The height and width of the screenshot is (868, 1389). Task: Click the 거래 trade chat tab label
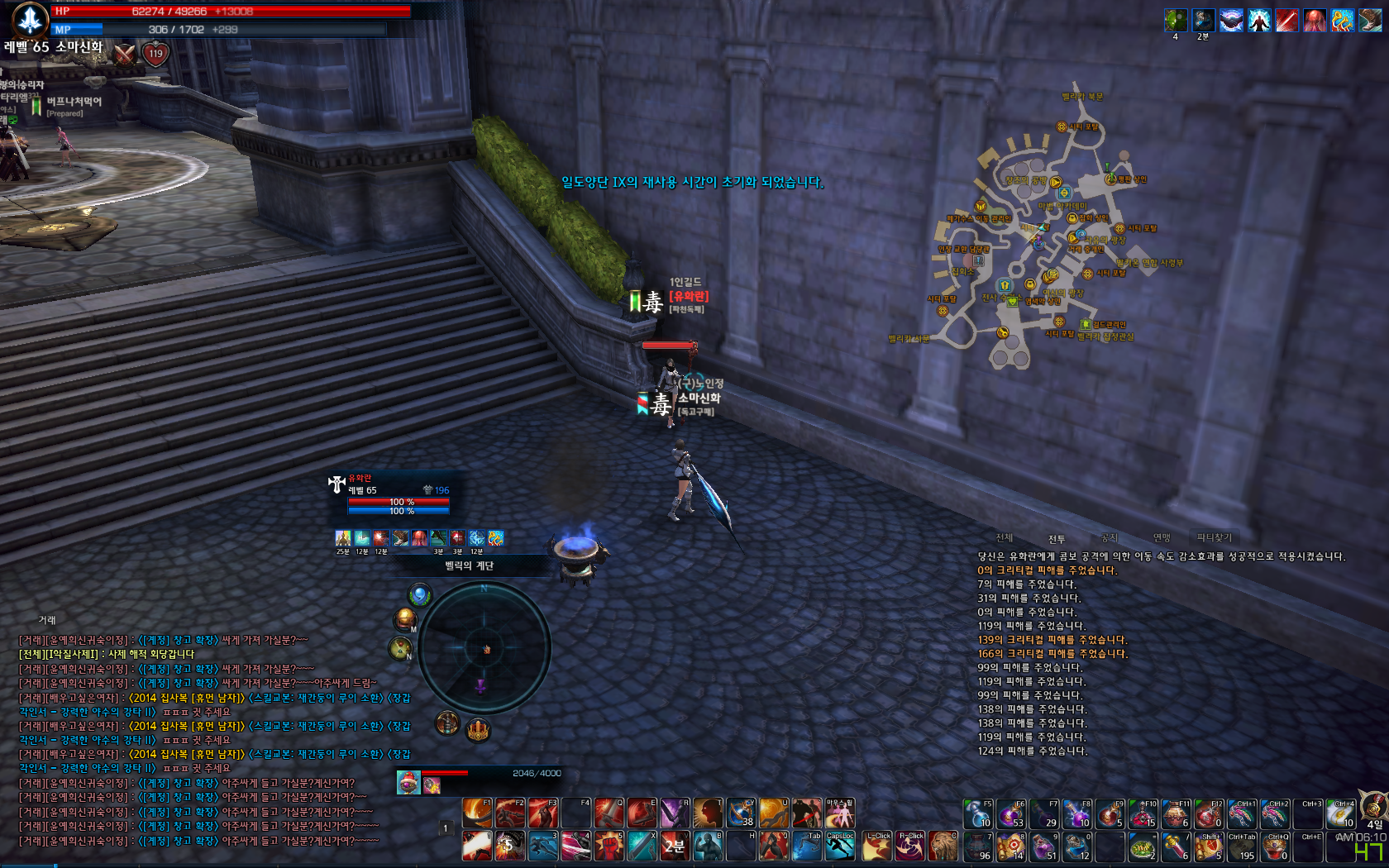46,620
